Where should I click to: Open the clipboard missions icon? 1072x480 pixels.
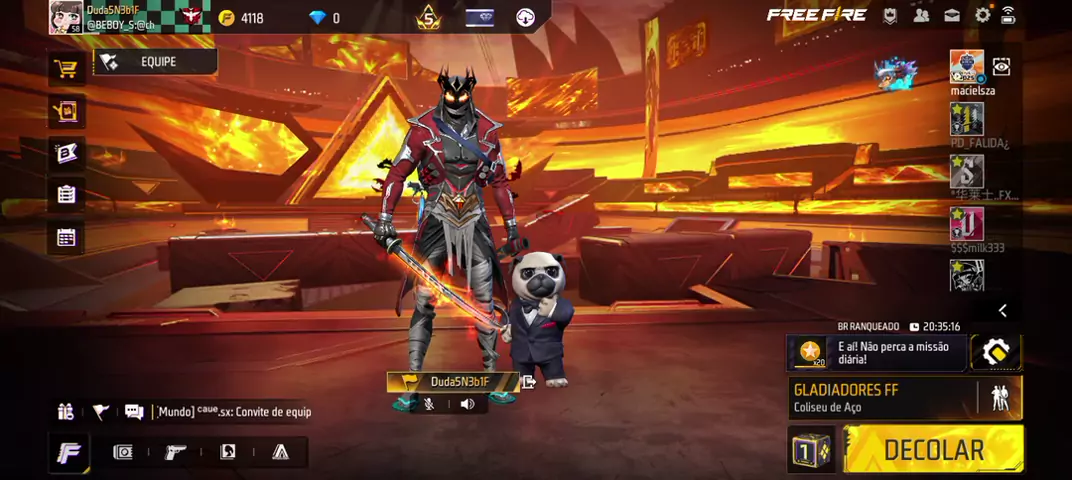66,195
